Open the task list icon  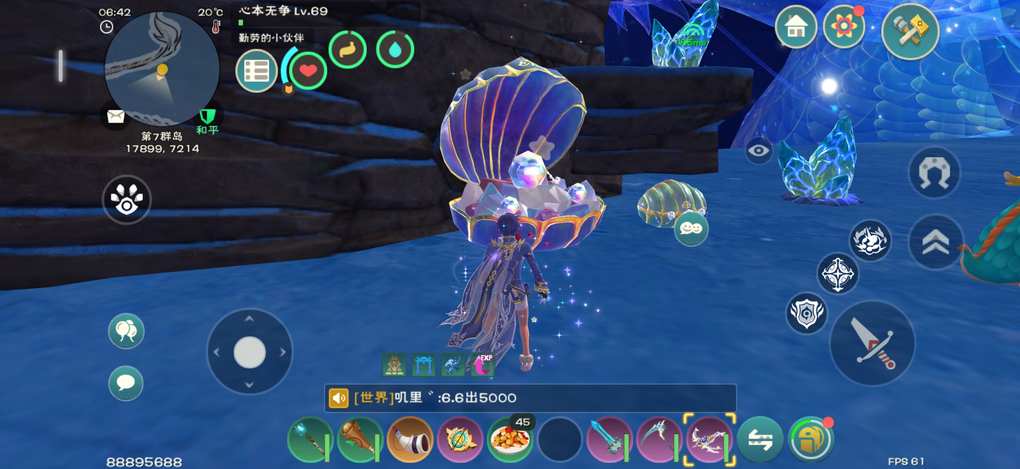pos(256,71)
